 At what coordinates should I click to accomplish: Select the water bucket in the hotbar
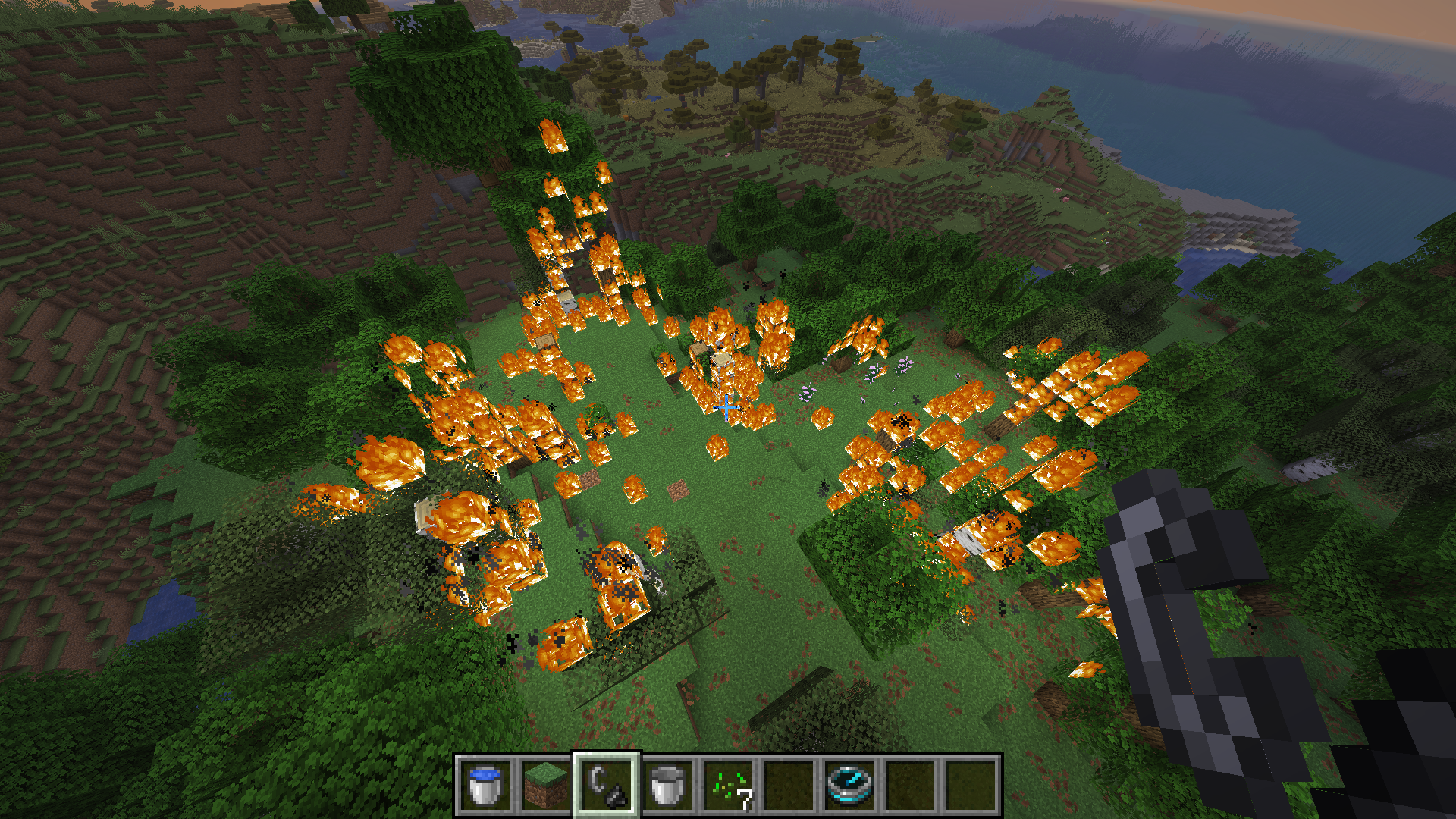click(x=485, y=787)
